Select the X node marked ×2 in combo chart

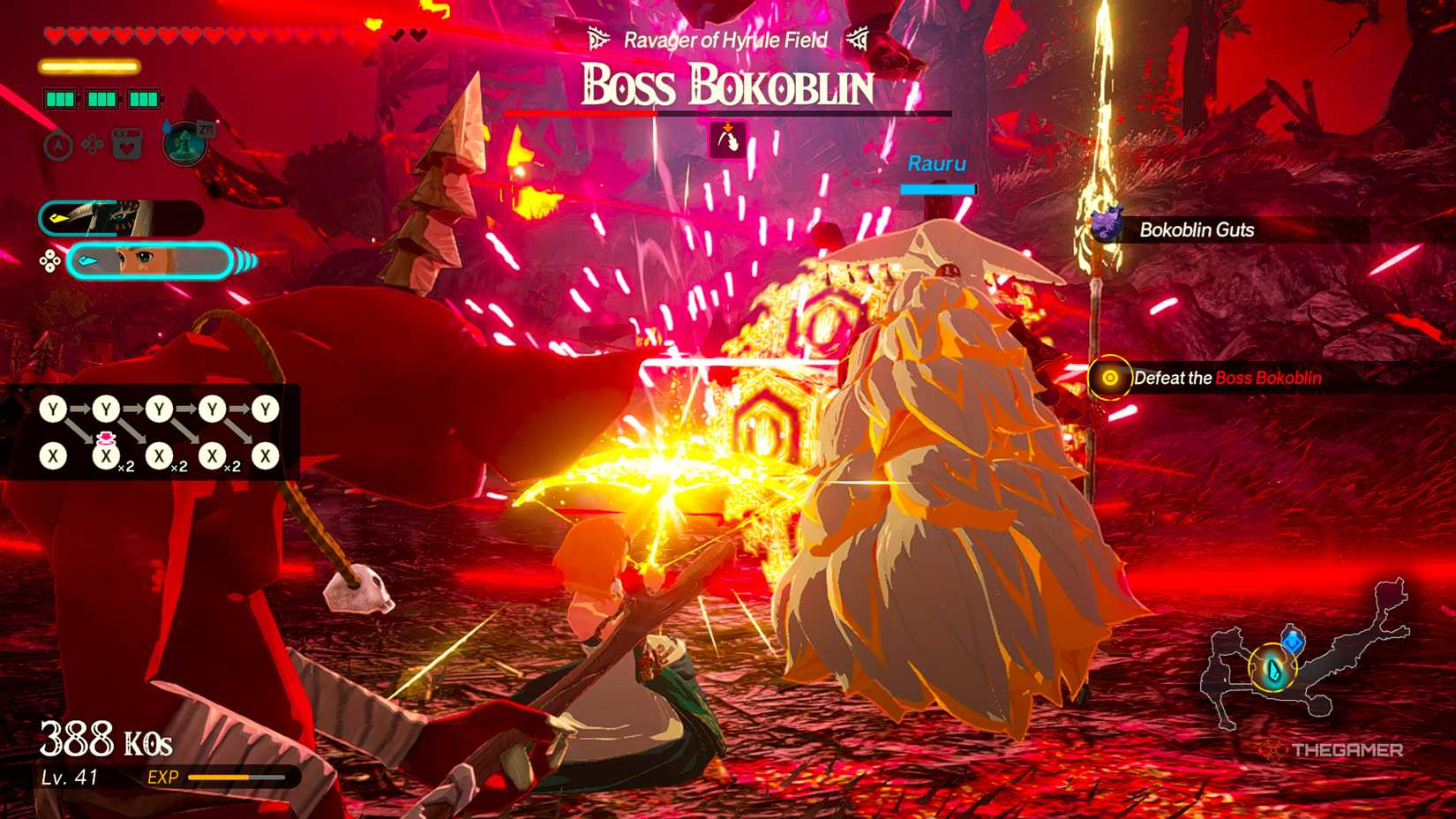(x=106, y=455)
